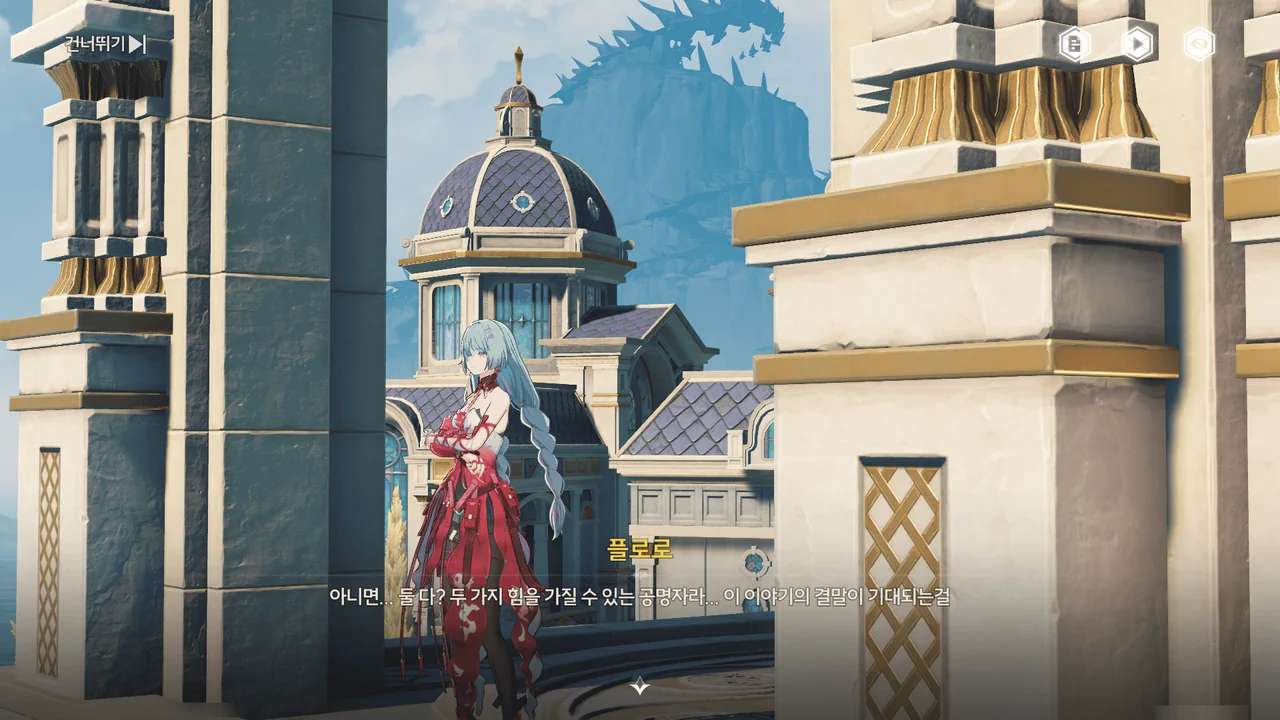Toggle auto-play with the play triangle icon

pos(1137,44)
